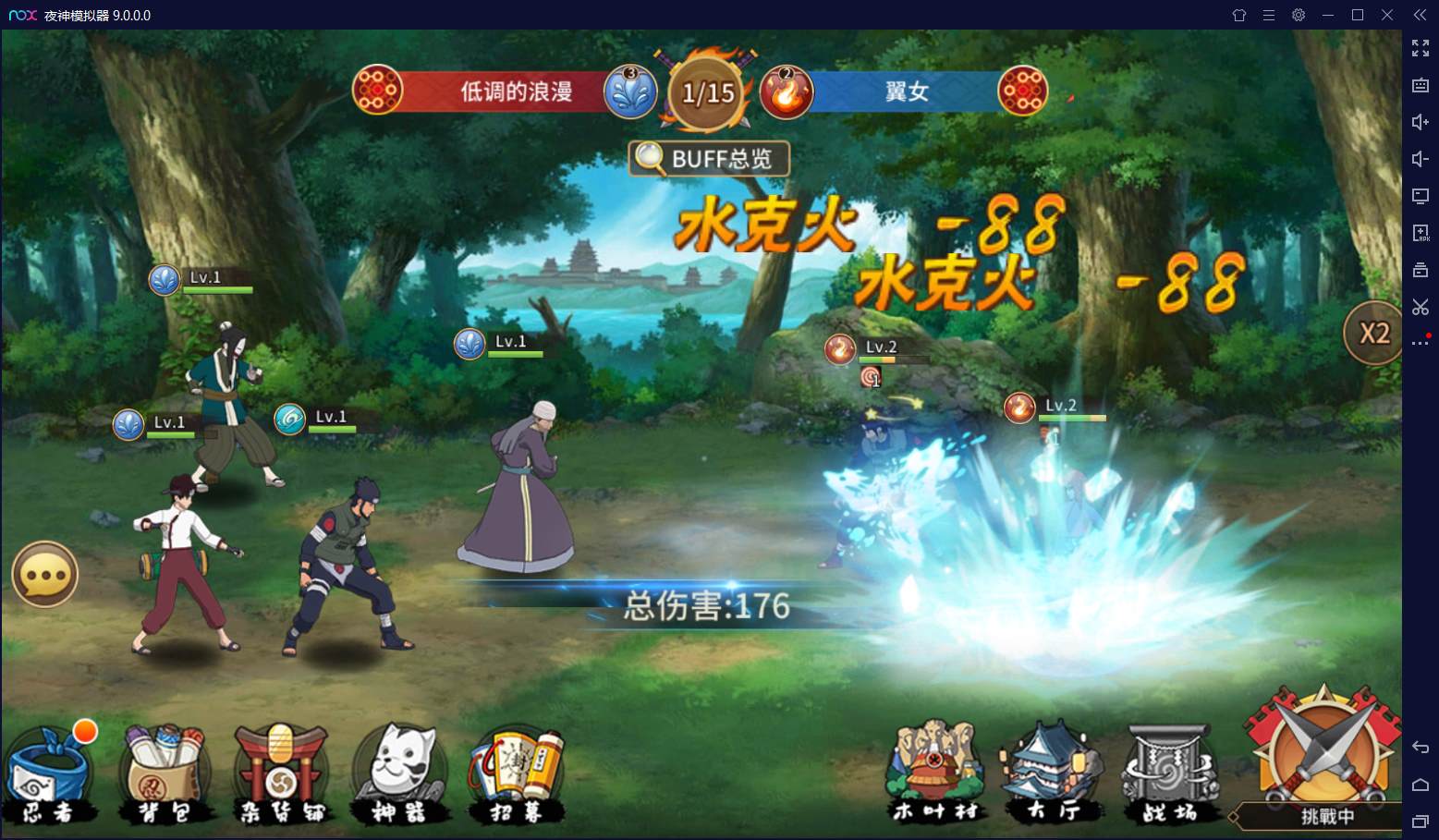Toggle the X2 battle speed
1439x840 pixels.
coord(1373,334)
